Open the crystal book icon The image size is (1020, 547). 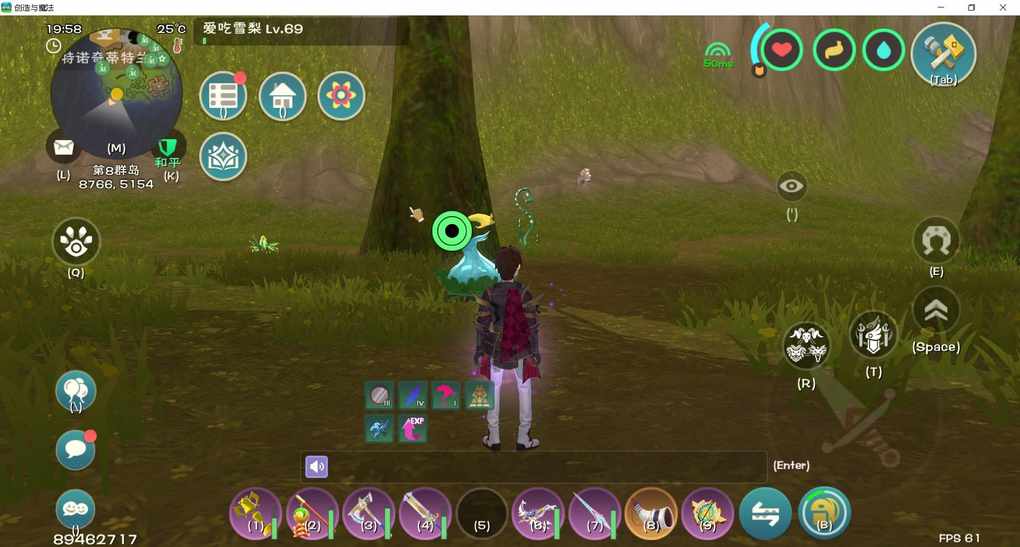[x=223, y=157]
